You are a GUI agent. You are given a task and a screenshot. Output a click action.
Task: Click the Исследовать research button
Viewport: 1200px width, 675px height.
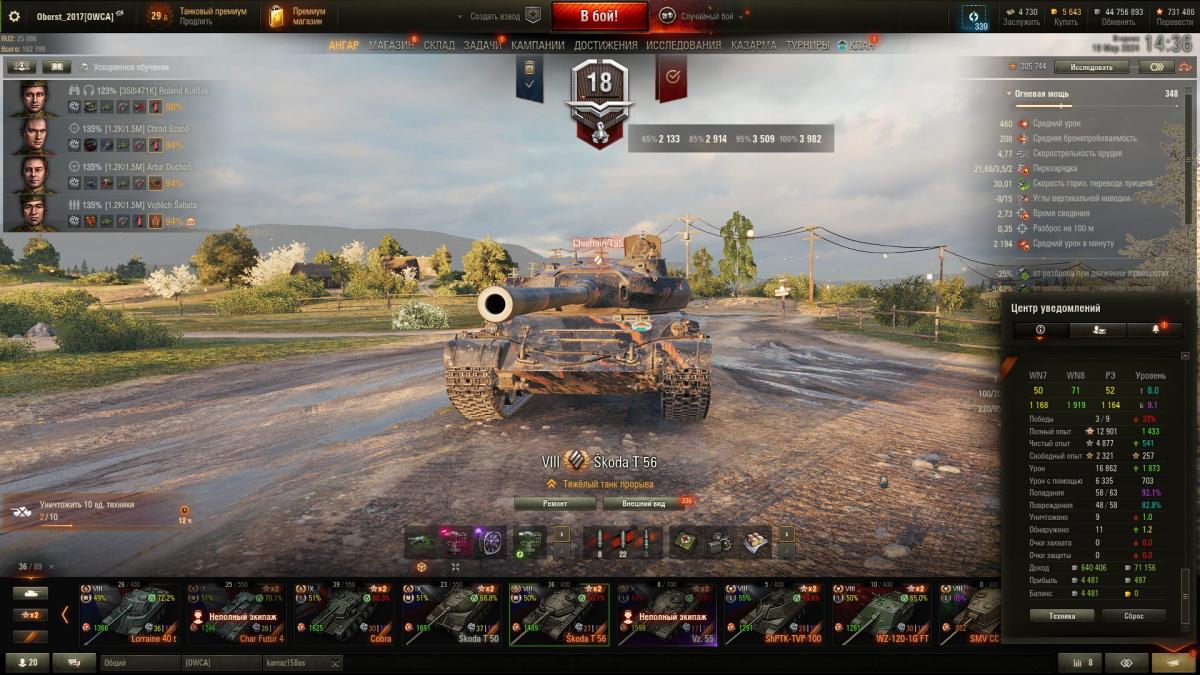(x=1091, y=67)
